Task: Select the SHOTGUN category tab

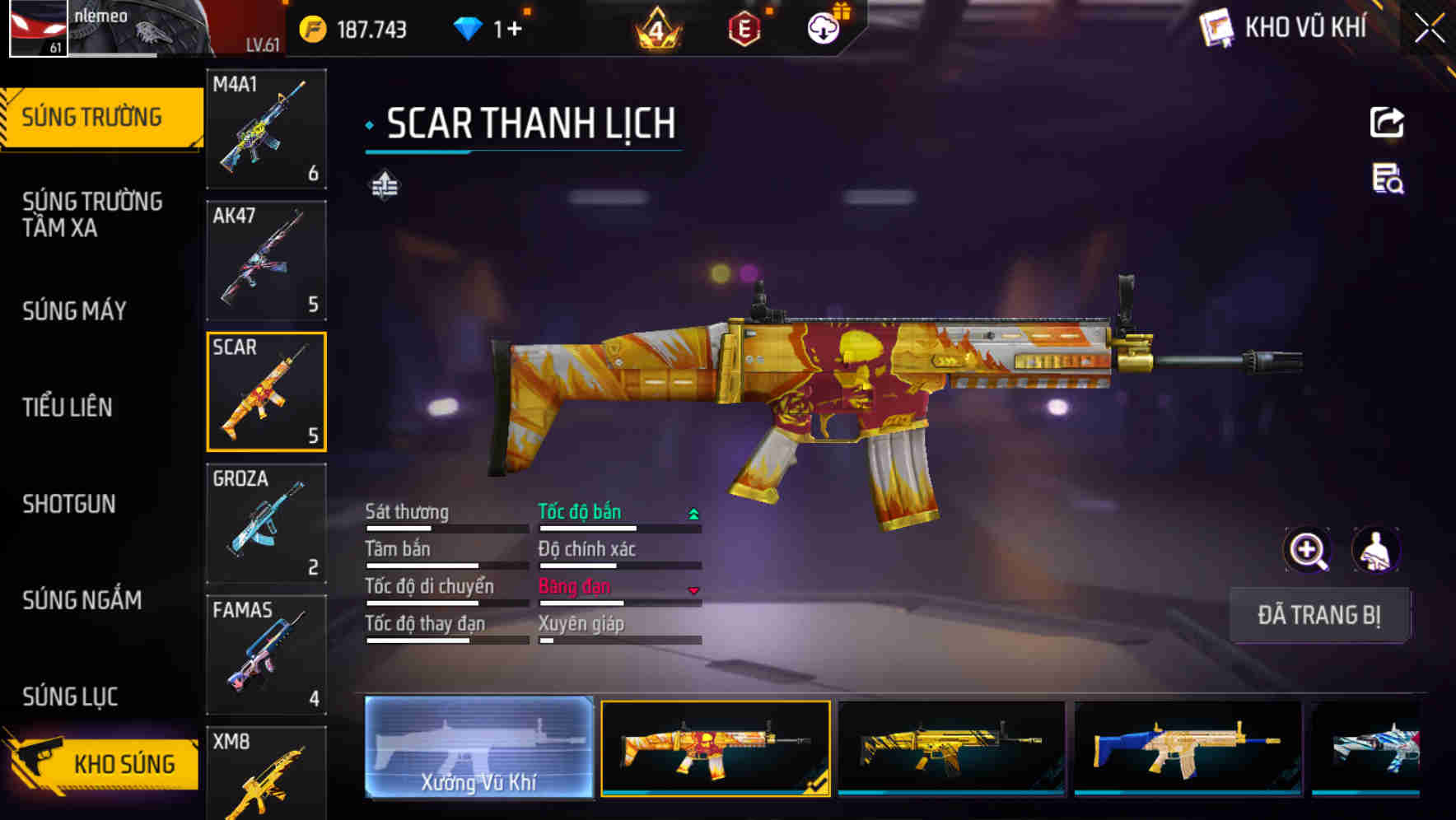Action: pyautogui.click(x=70, y=504)
